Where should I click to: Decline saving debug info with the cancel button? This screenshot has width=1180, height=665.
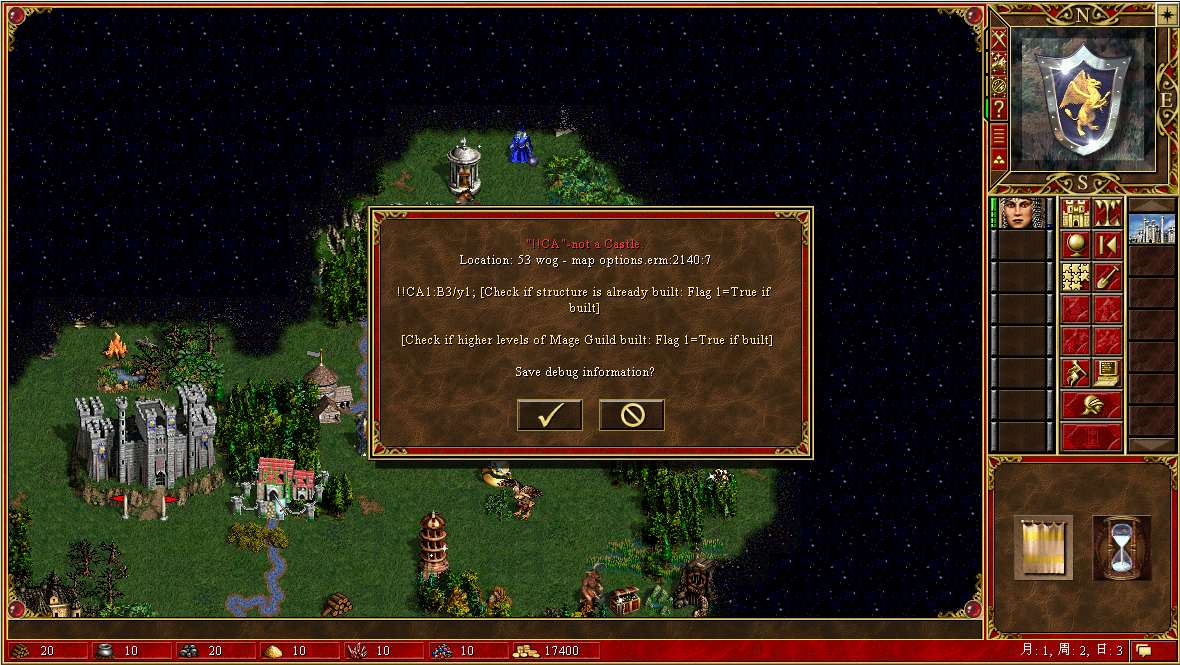pyautogui.click(x=631, y=415)
